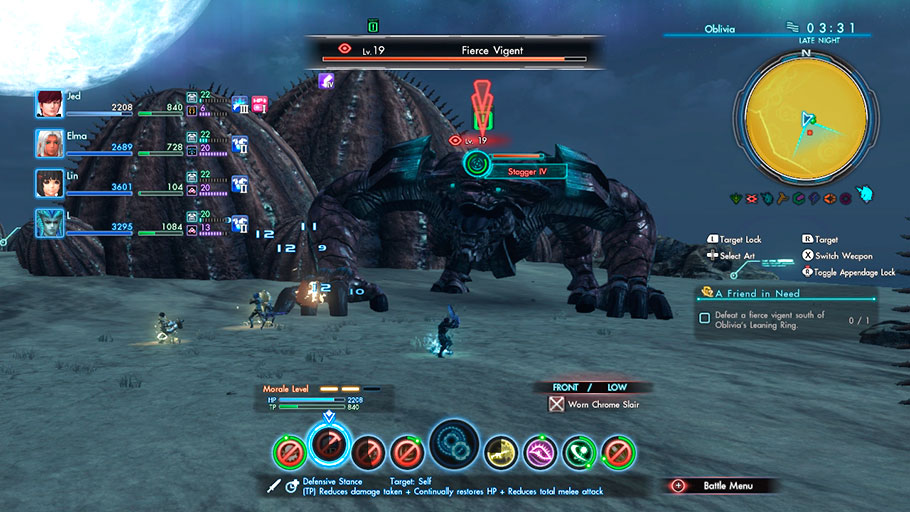The height and width of the screenshot is (512, 910).
Task: Pick L's blue alien portrait
Action: (50, 223)
